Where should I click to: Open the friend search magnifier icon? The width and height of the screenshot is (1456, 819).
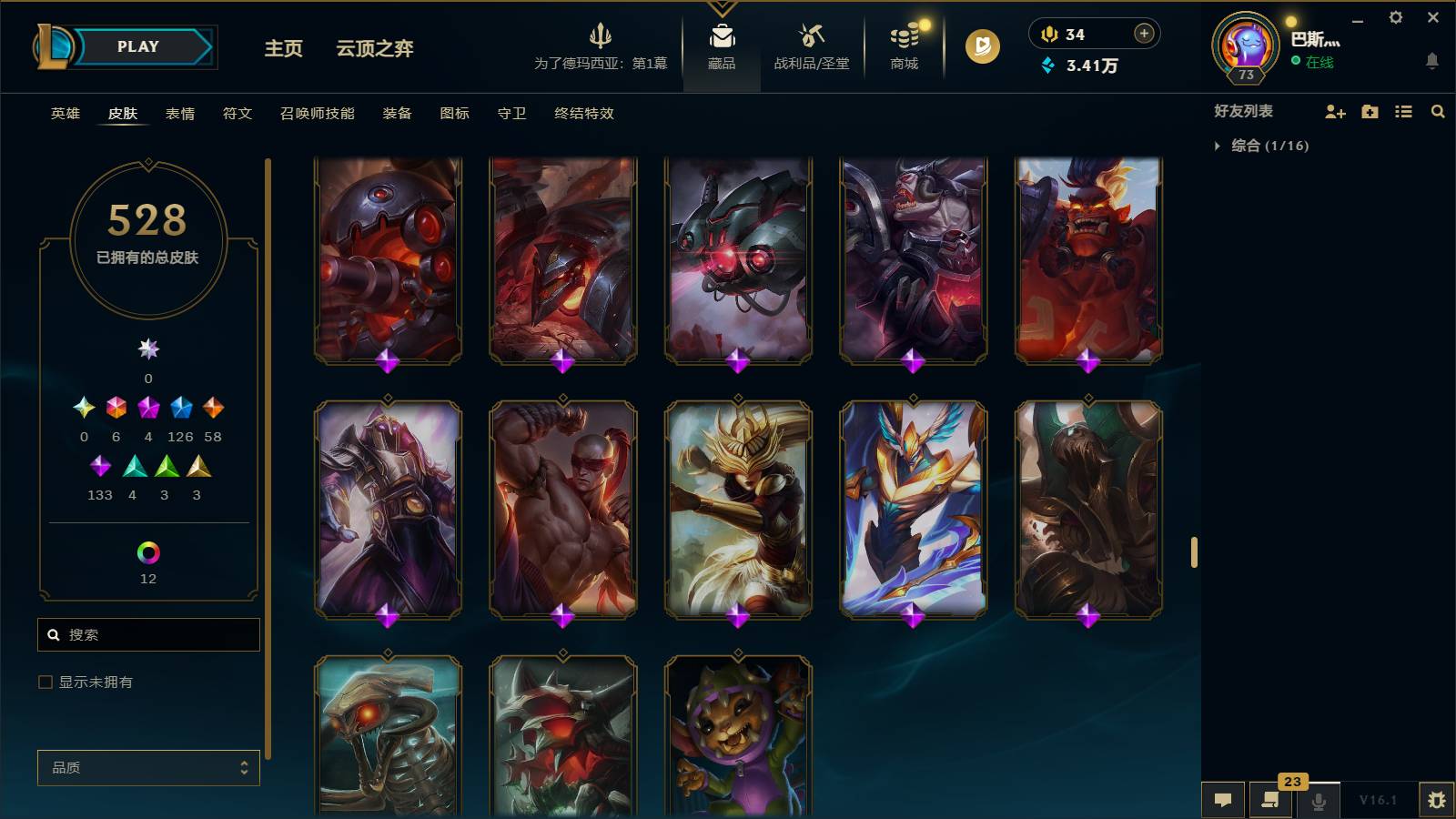point(1438,112)
